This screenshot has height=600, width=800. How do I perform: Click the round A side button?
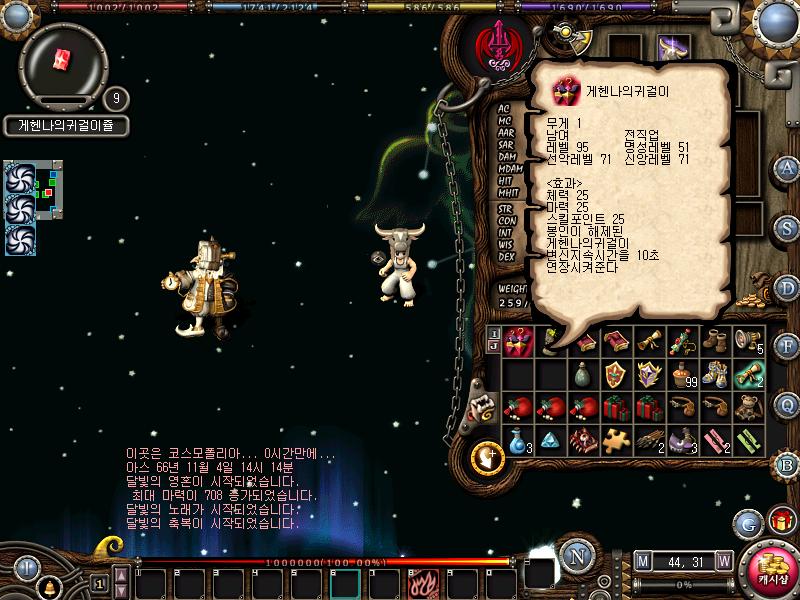pos(787,167)
